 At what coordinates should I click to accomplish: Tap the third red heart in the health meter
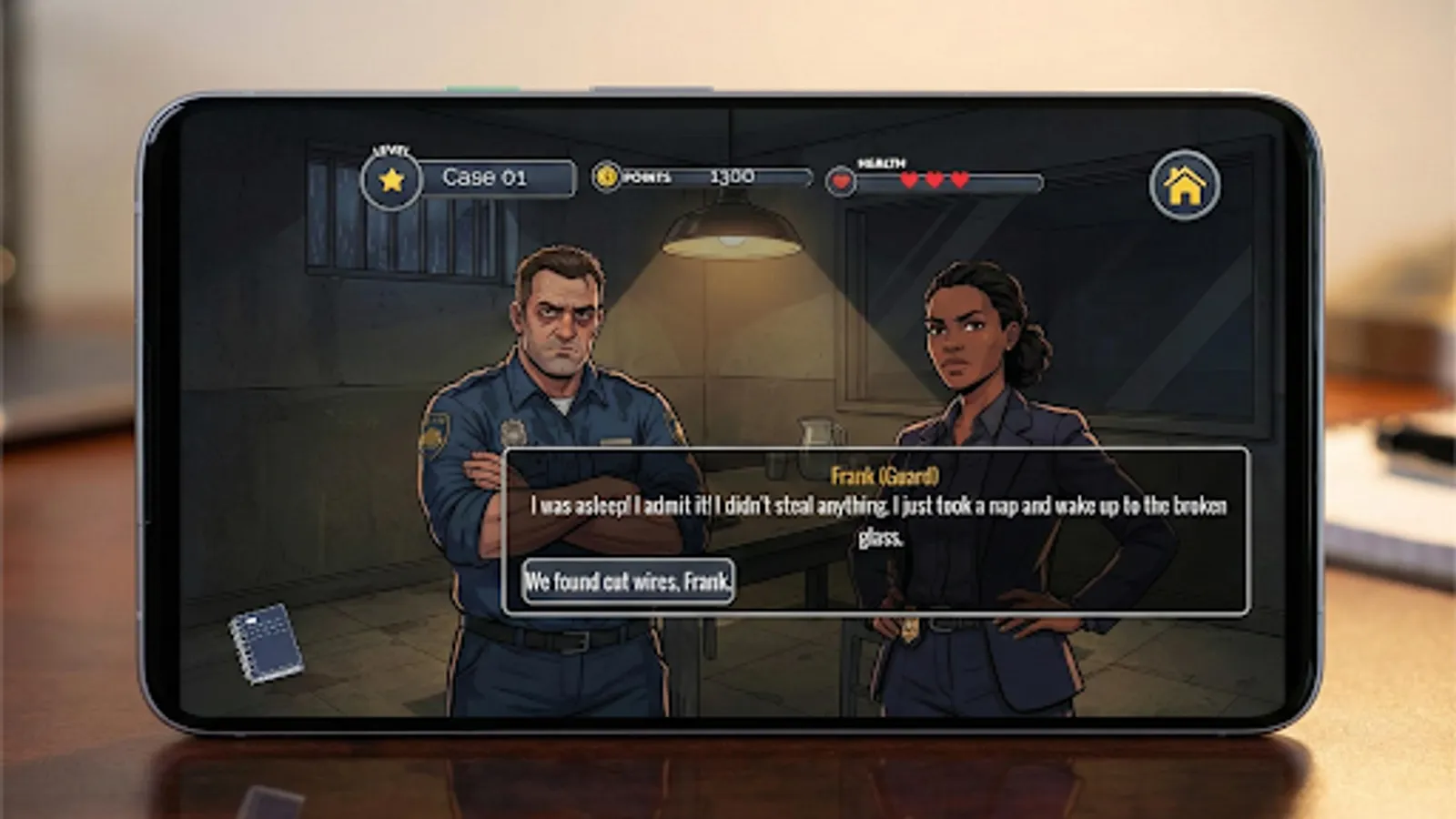coord(958,179)
